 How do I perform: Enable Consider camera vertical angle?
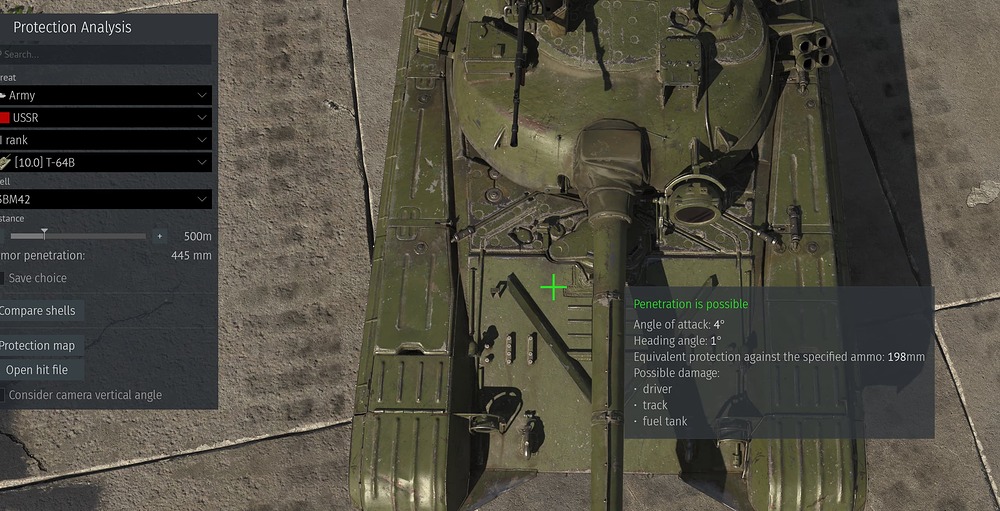(x=2, y=395)
